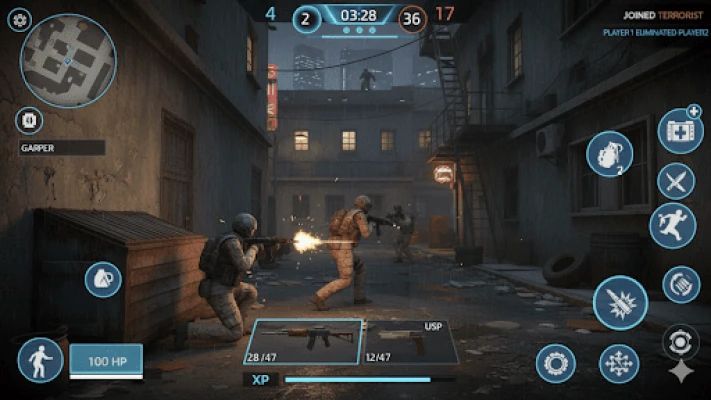Tap the circular minimap
The width and height of the screenshot is (711, 400).
click(x=68, y=62)
